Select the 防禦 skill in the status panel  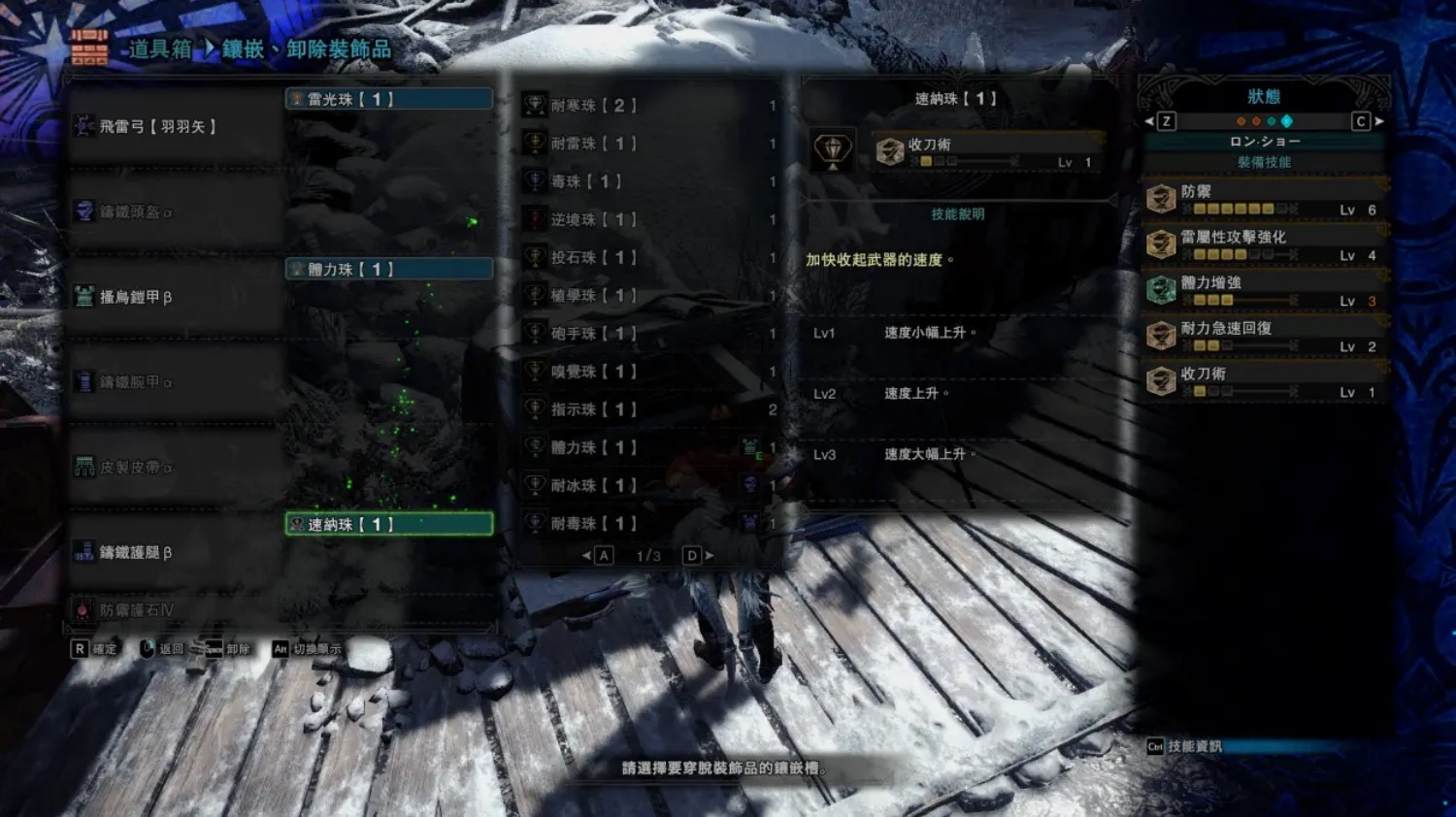pyautogui.click(x=1264, y=198)
